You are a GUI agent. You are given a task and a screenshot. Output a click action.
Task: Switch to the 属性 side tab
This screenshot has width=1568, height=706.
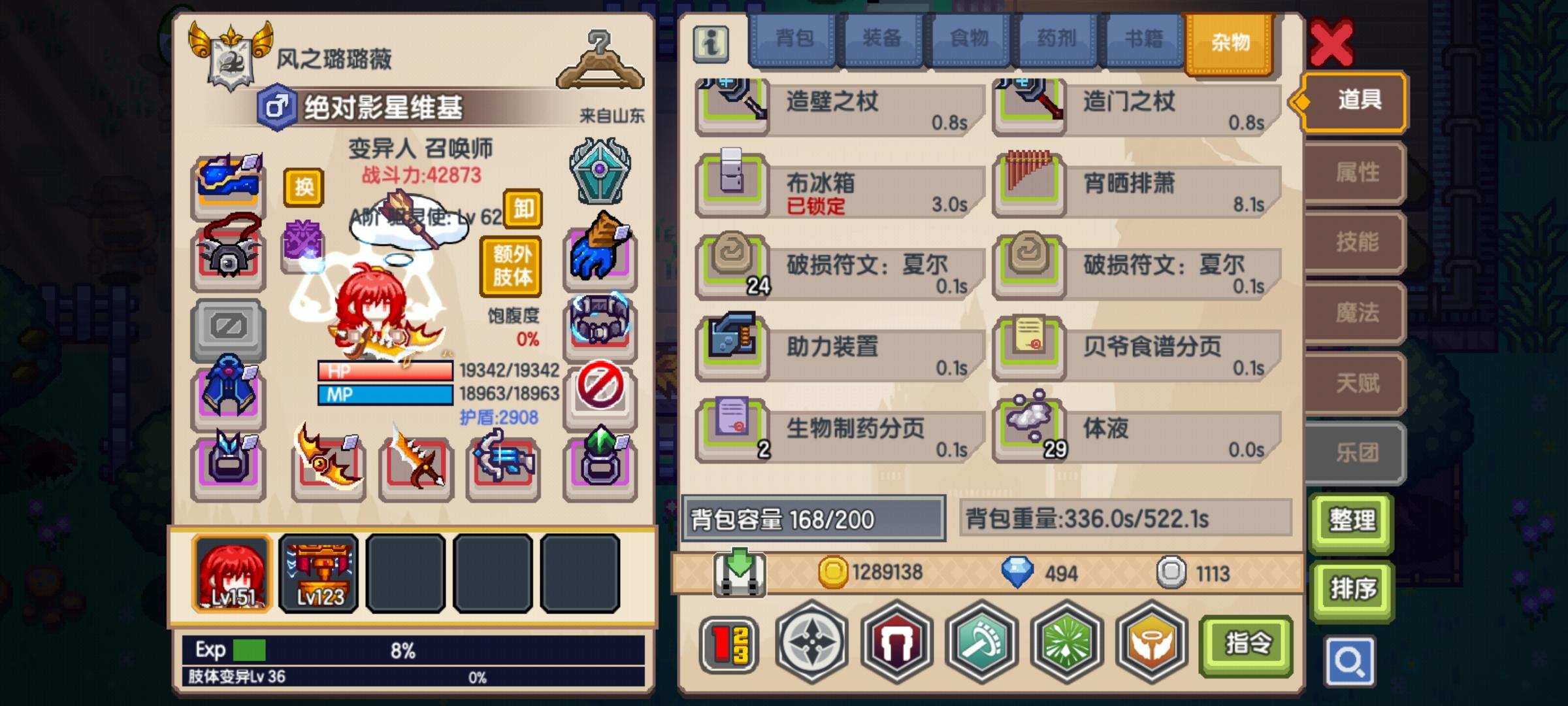click(1354, 171)
